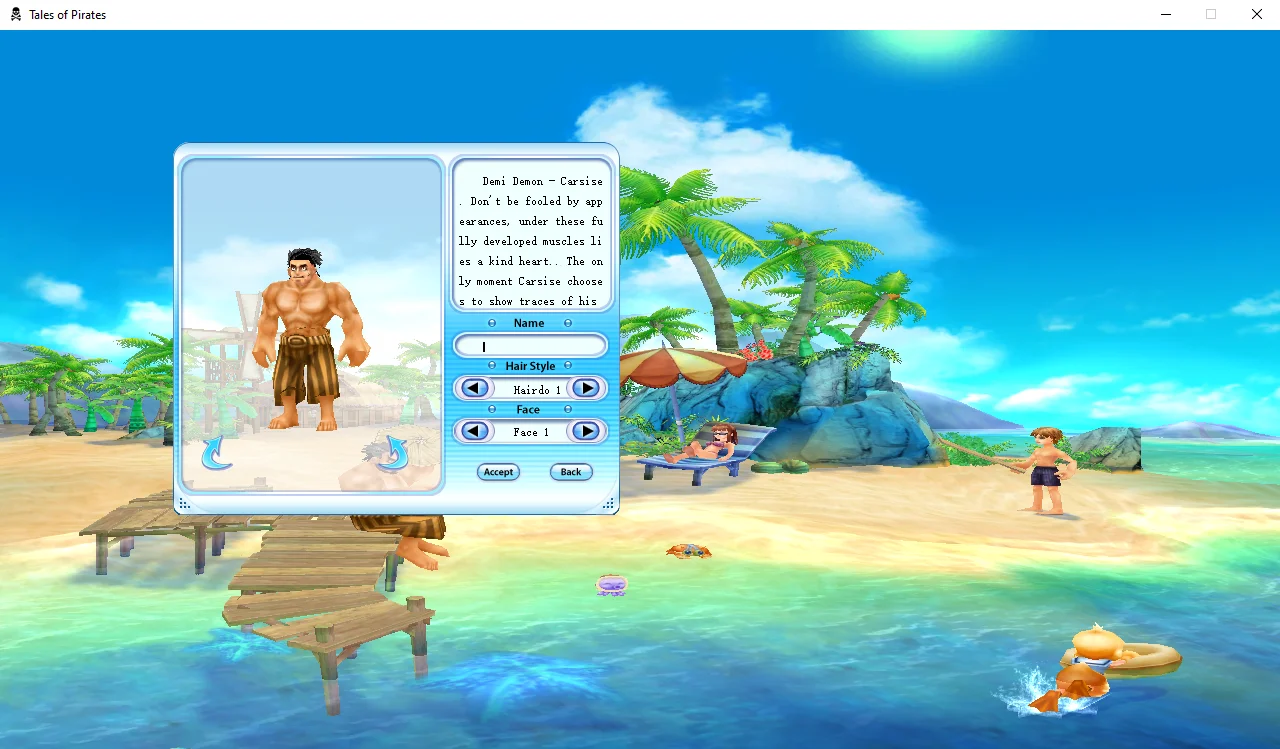Image resolution: width=1280 pixels, height=749 pixels.
Task: Close the Tales of Pirates window
Action: click(x=1257, y=14)
